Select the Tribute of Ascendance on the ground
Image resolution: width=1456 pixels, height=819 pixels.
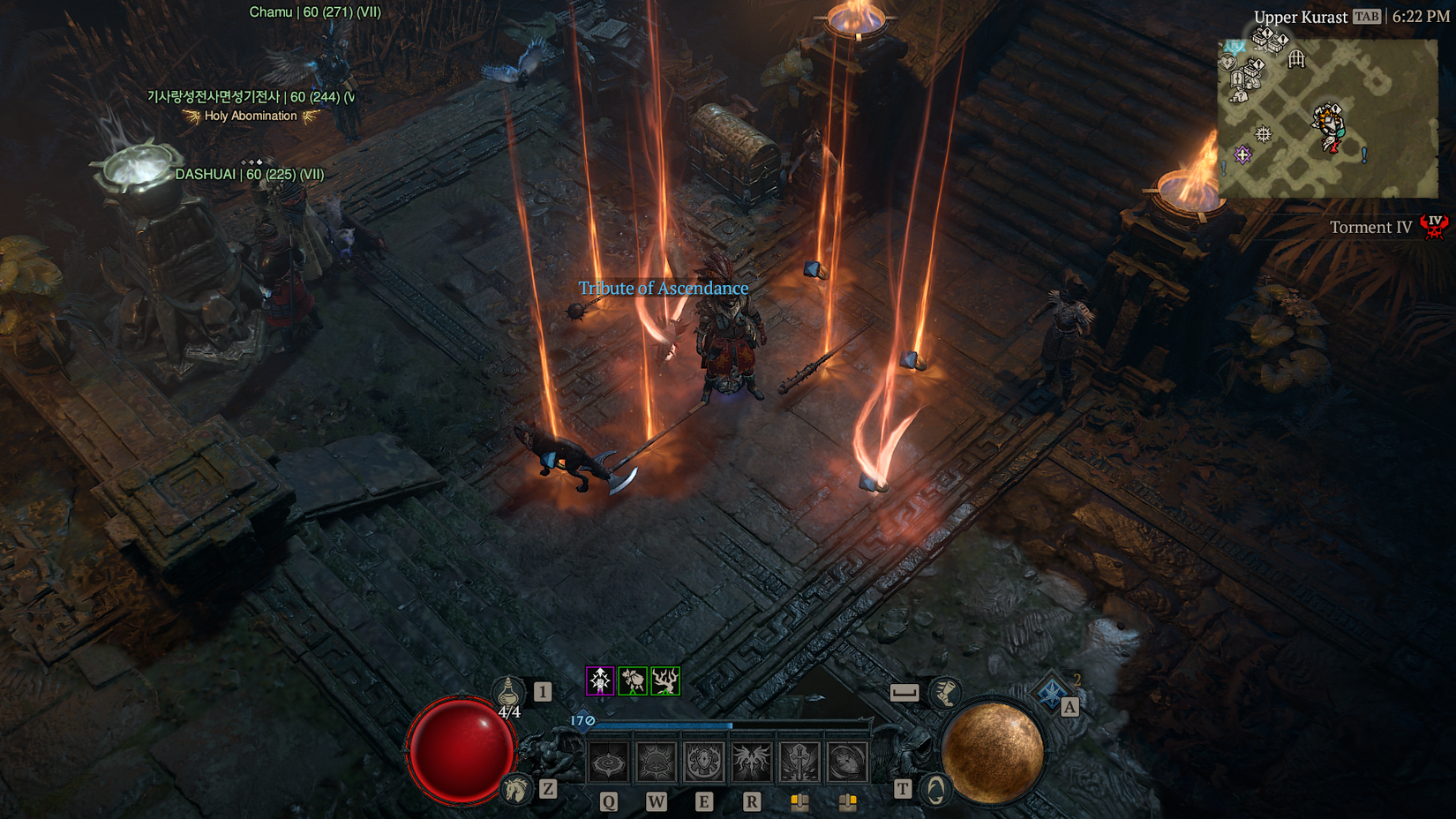664,289
